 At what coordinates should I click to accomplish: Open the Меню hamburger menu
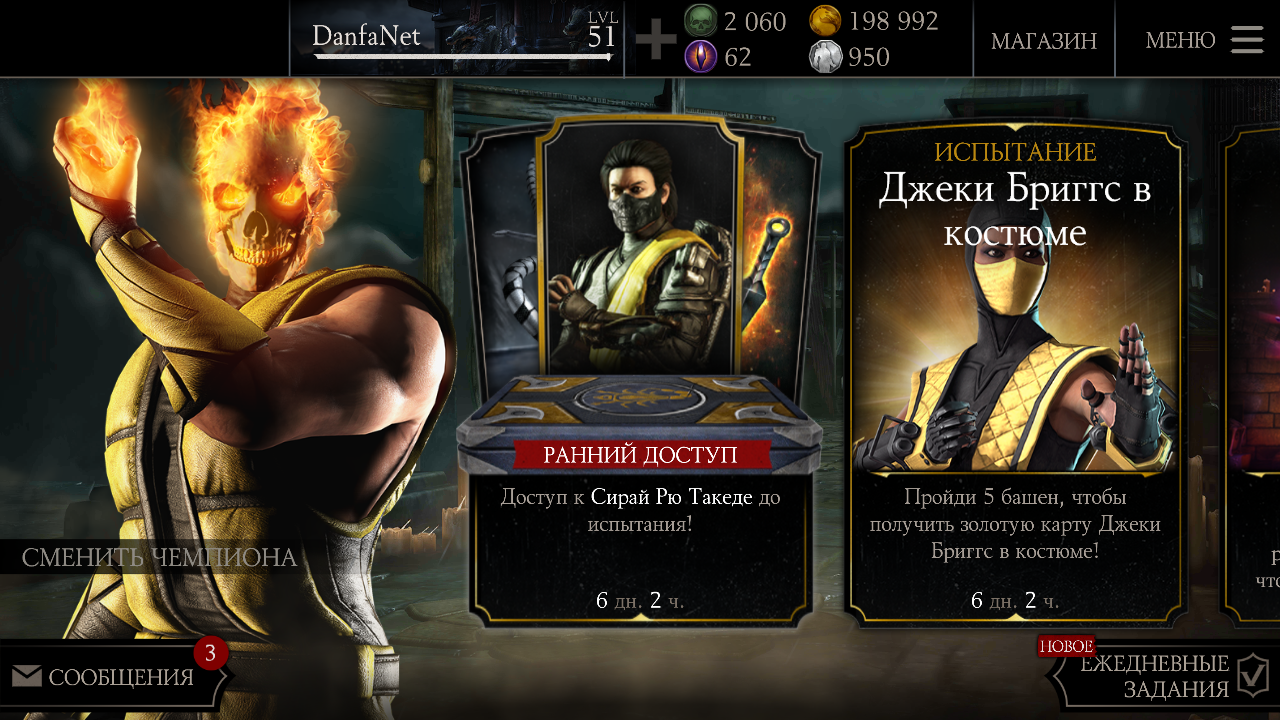coord(1203,40)
